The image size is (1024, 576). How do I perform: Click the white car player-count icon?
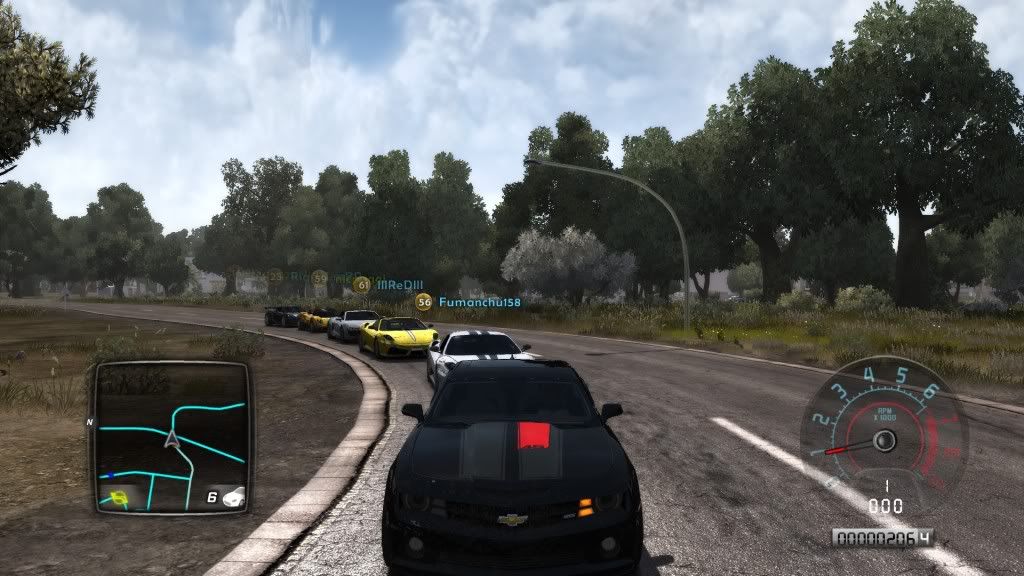(232, 496)
